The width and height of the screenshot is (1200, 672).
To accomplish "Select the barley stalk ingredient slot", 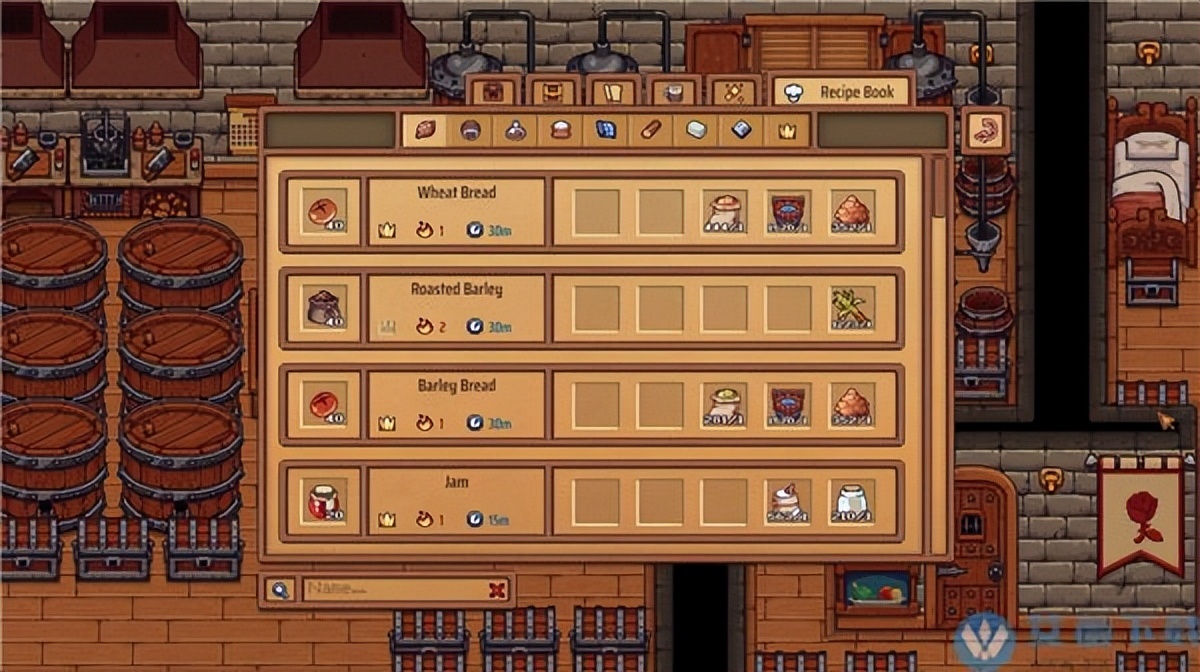I will tap(852, 308).
